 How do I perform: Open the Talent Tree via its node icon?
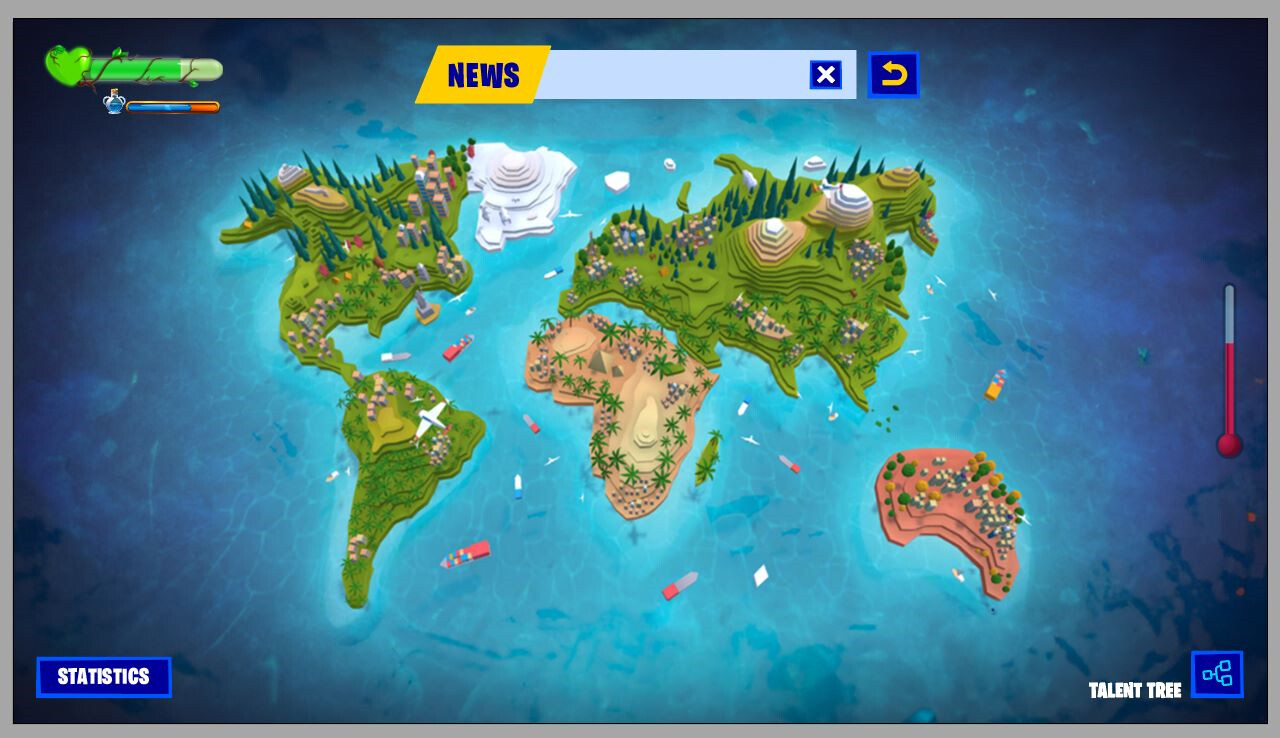coord(1218,675)
